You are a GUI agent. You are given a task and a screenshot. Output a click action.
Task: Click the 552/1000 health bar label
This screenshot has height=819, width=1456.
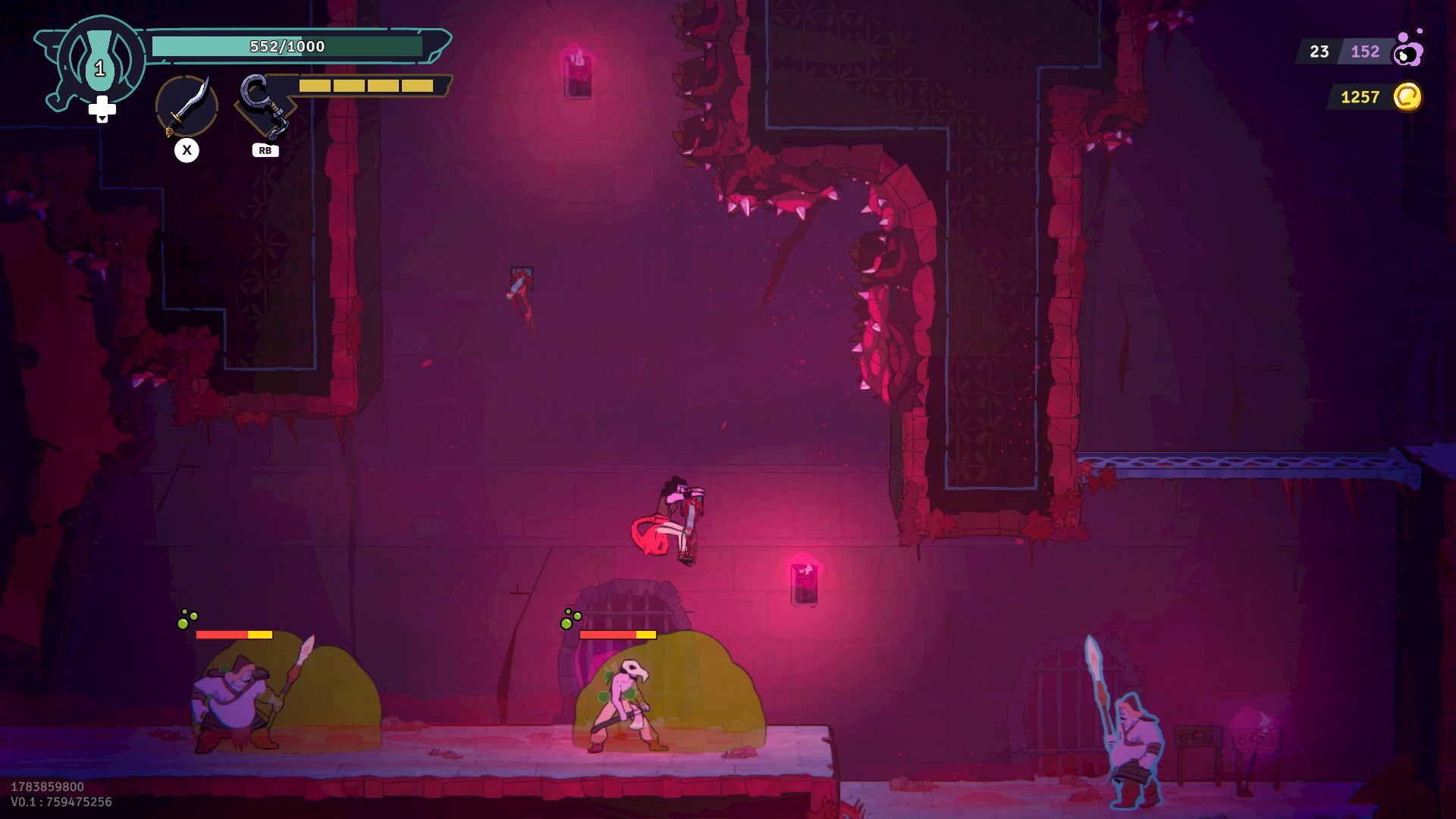coord(288,45)
